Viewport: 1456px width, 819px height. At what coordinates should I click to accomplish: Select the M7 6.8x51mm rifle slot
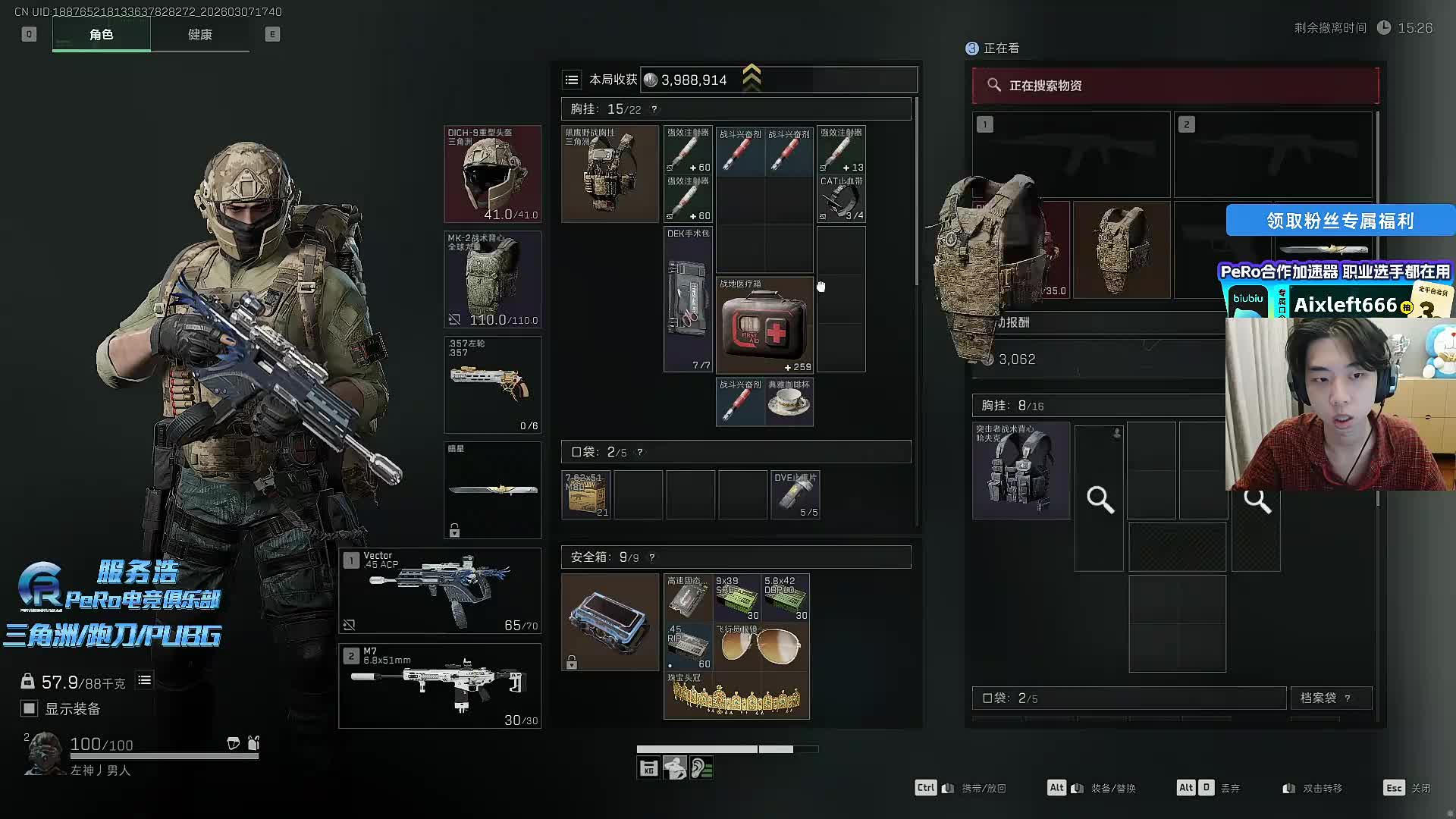(x=440, y=686)
